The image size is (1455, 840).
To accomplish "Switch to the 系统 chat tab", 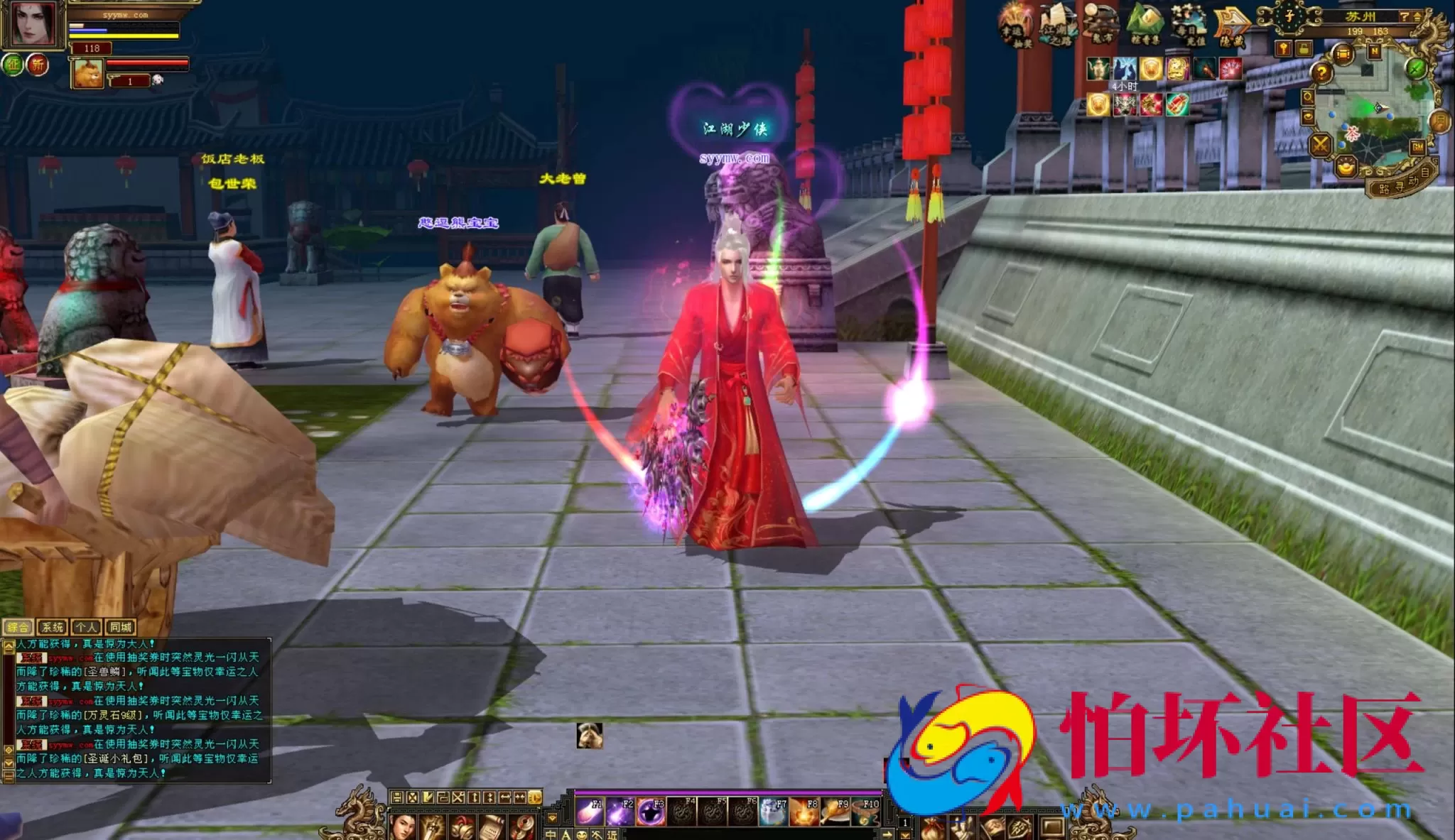I will 52,627.
